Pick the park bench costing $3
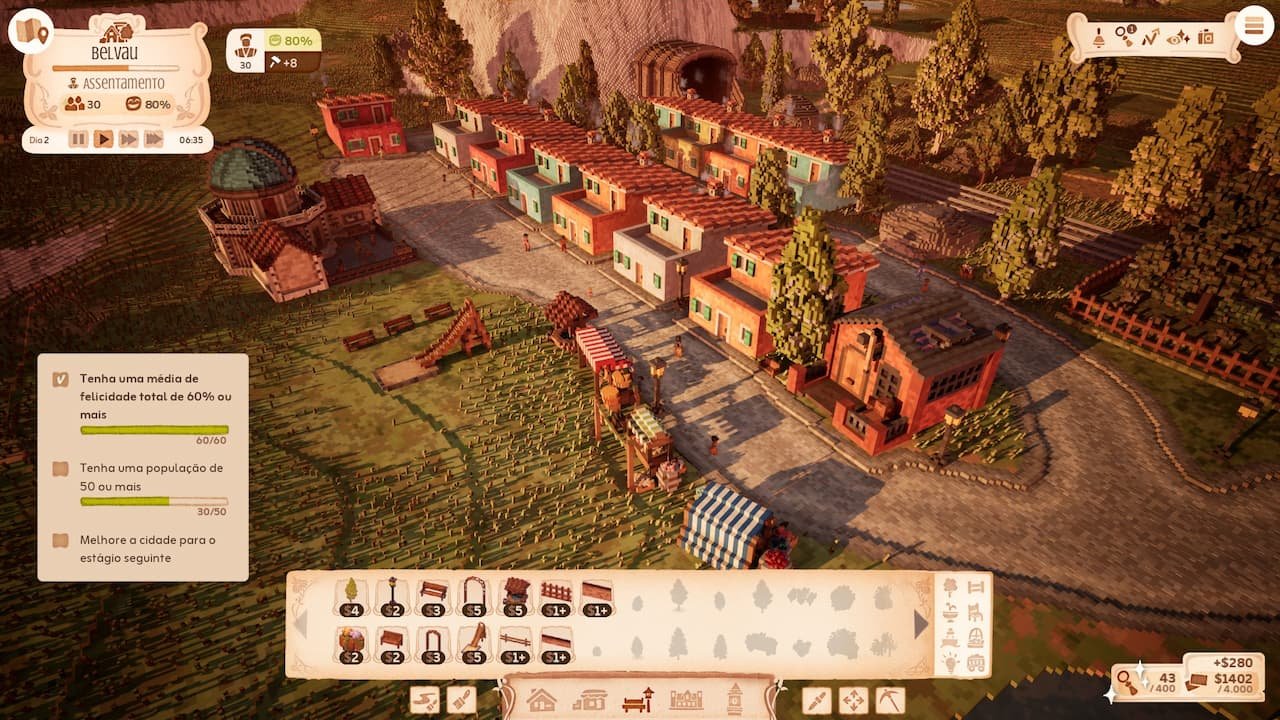 [x=433, y=595]
